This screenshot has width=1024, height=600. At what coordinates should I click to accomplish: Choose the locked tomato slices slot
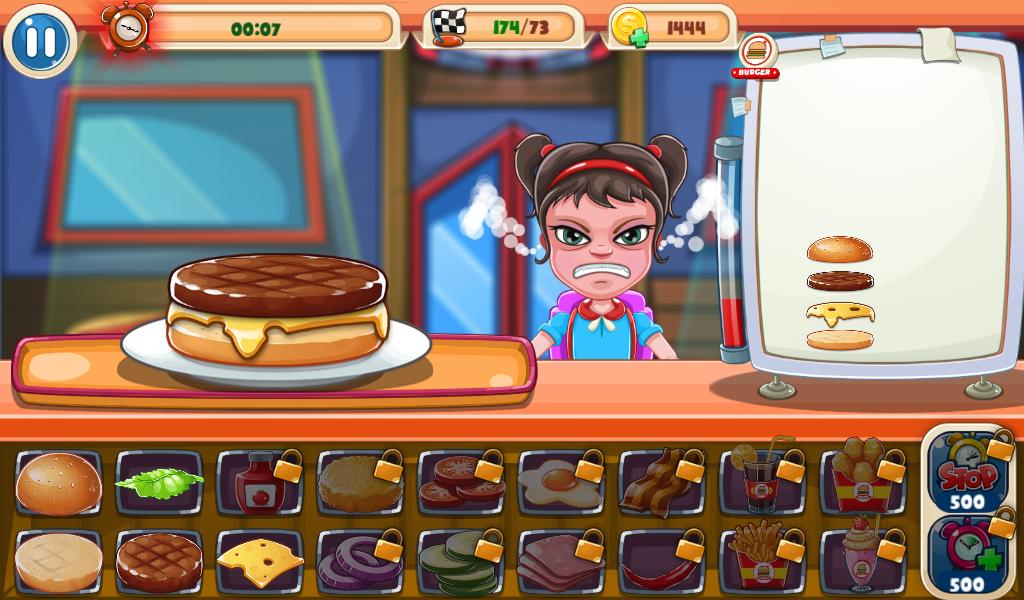[x=460, y=483]
